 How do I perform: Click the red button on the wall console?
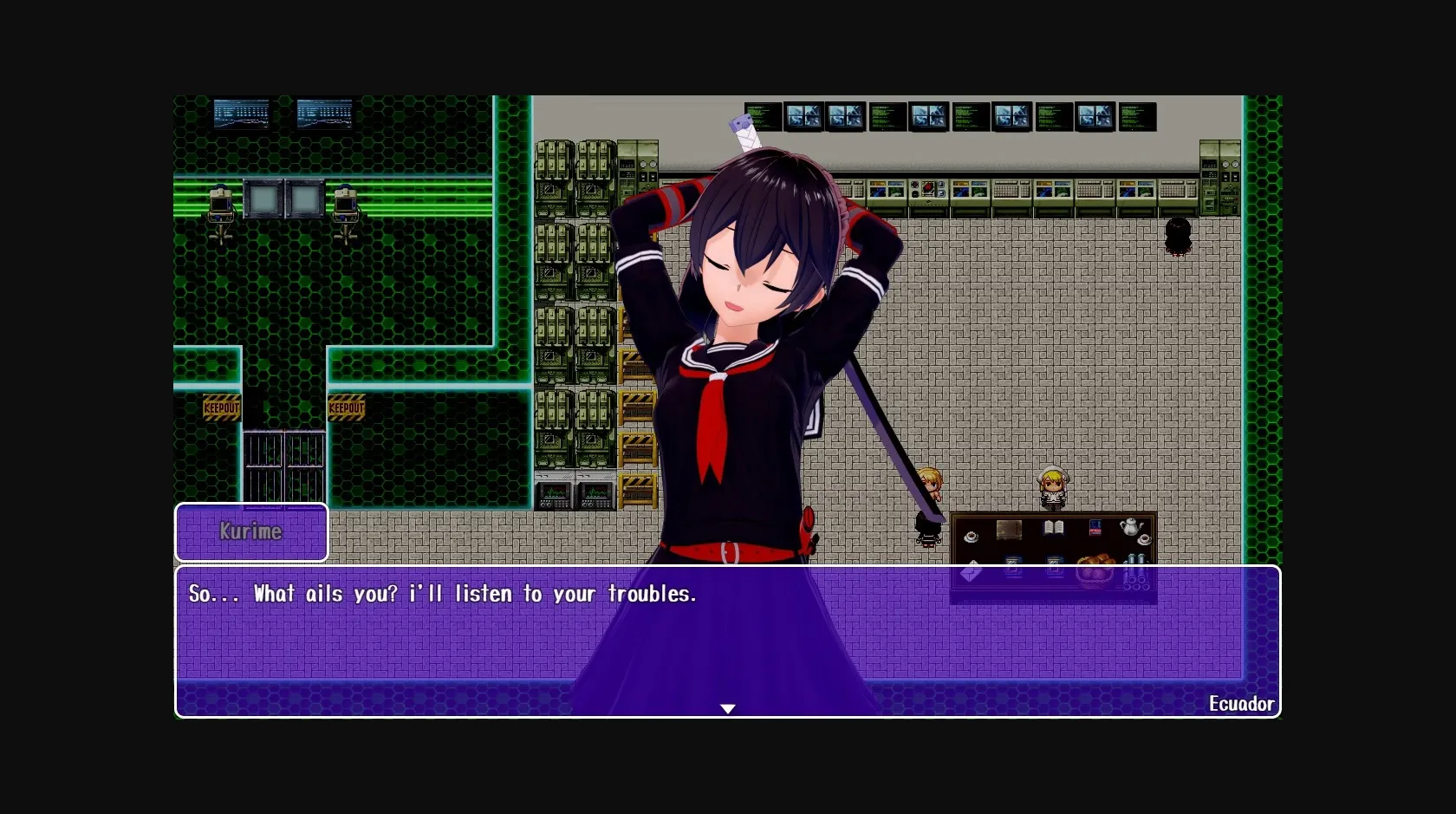tap(928, 187)
